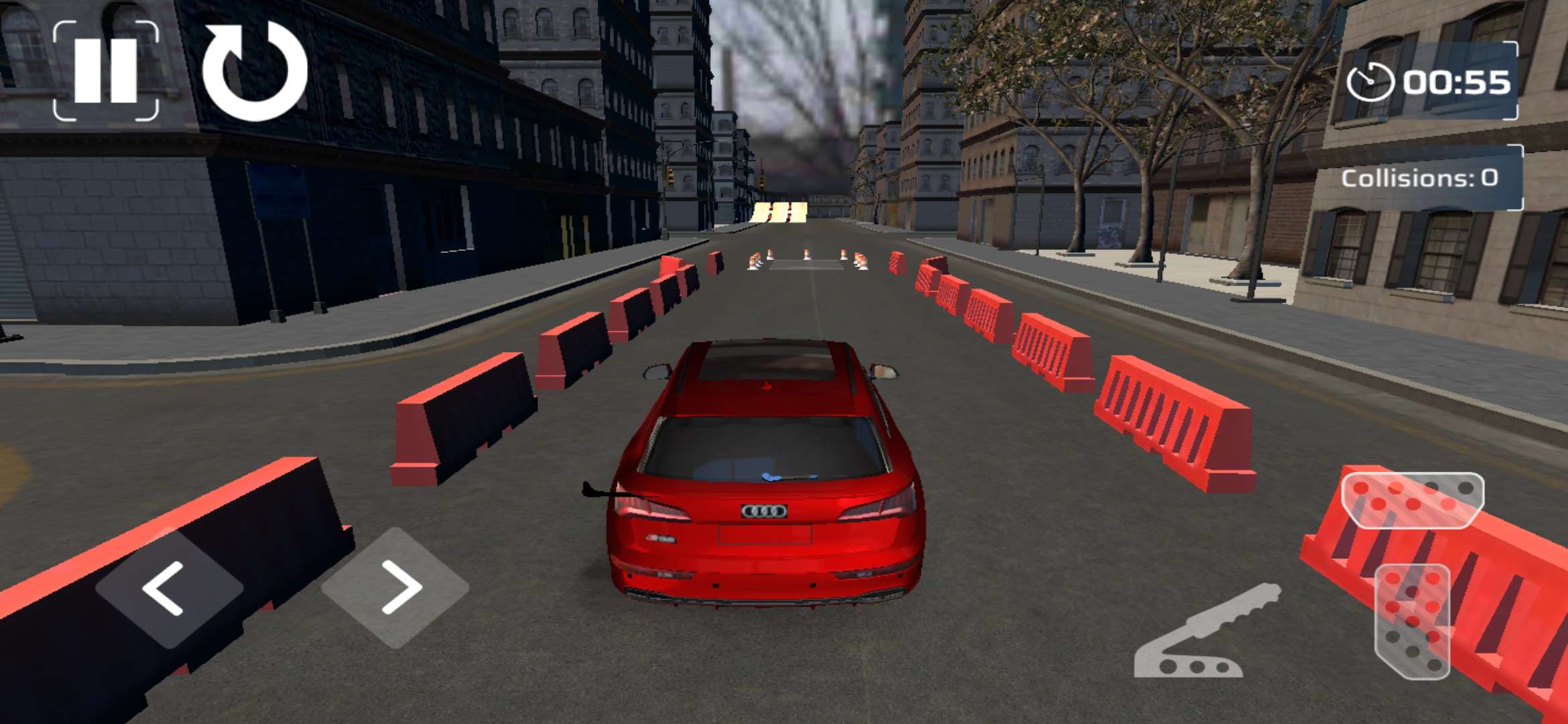Image resolution: width=1568 pixels, height=724 pixels.
Task: Restart the level with the circular arrow
Action: (x=255, y=70)
